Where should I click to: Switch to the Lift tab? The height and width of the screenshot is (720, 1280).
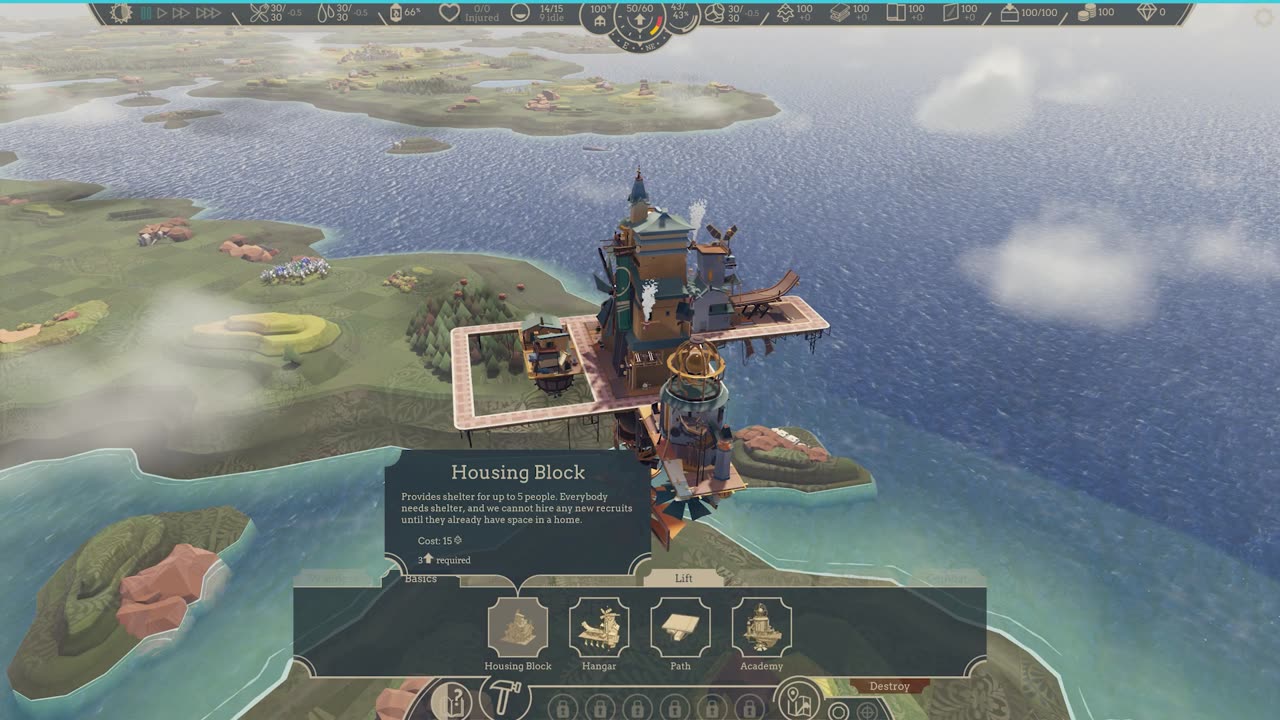pos(683,578)
